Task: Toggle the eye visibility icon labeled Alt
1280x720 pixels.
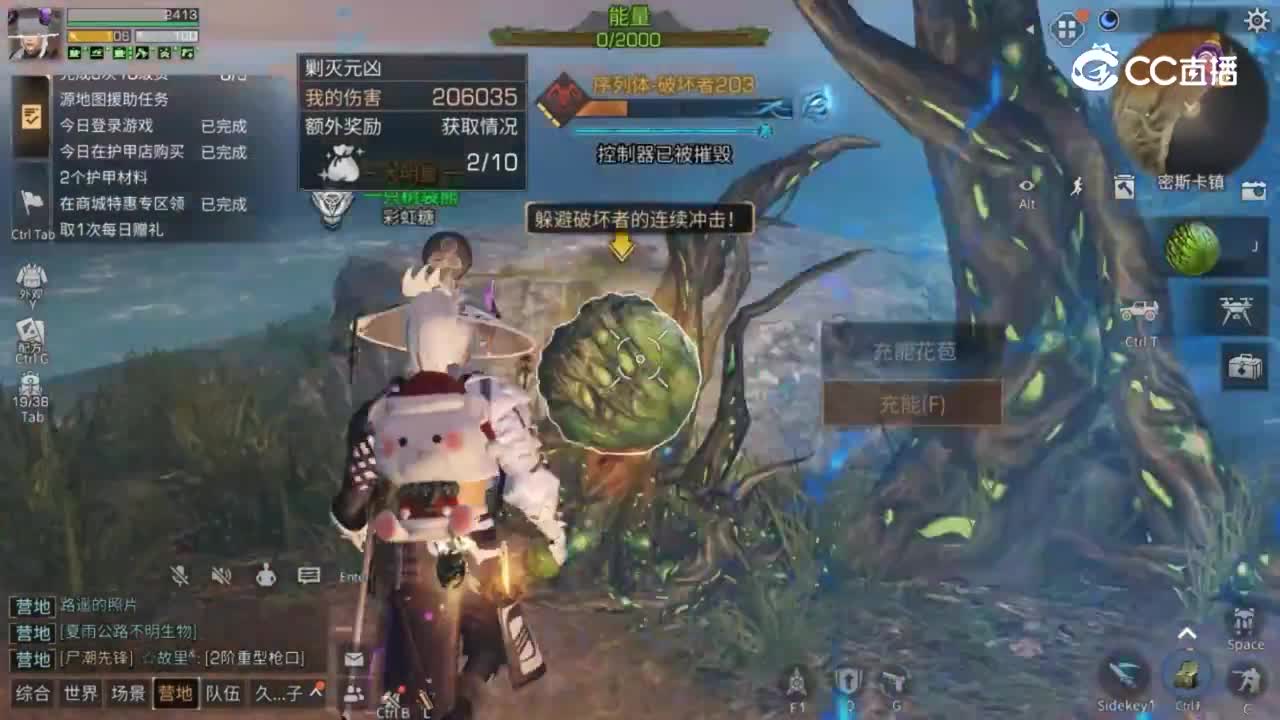Action: point(1024,186)
